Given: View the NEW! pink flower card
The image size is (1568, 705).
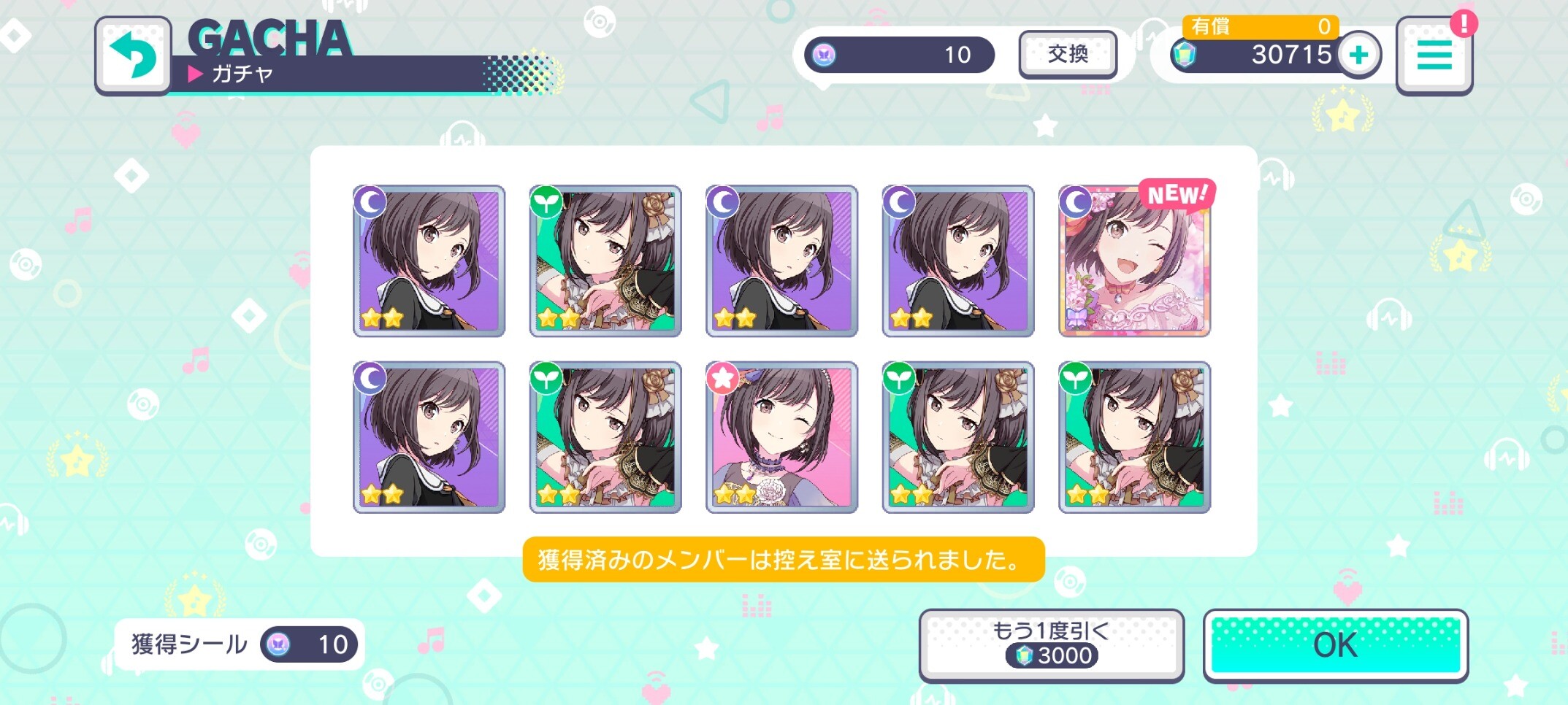Looking at the screenshot, I should coord(1134,261).
